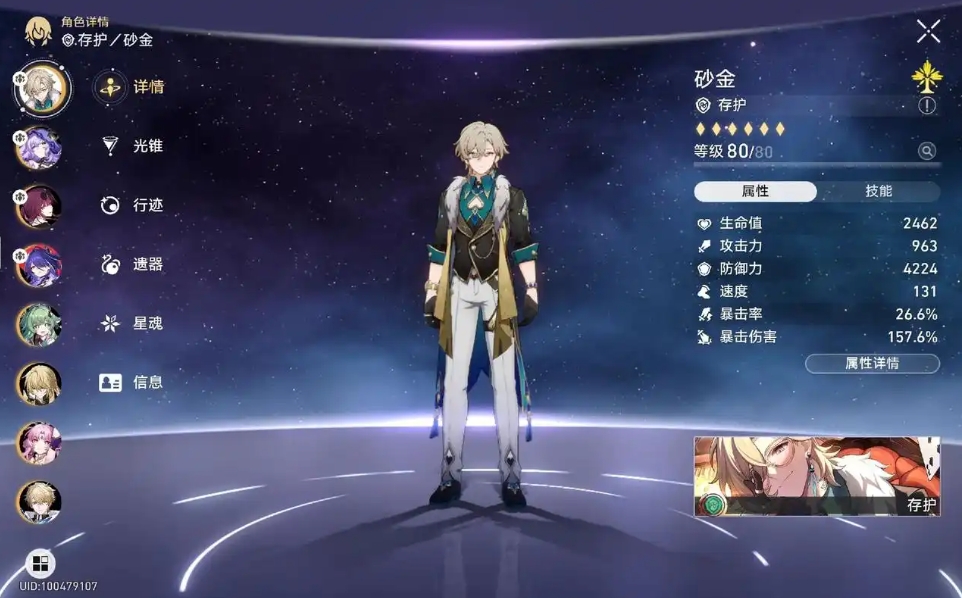Click the golden element icon beside 砂金's name
Image resolution: width=962 pixels, height=598 pixels.
coord(927,76)
